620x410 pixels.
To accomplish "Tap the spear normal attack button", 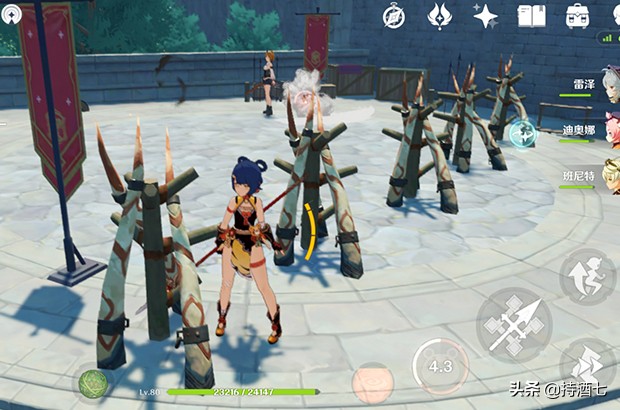I will tap(515, 323).
